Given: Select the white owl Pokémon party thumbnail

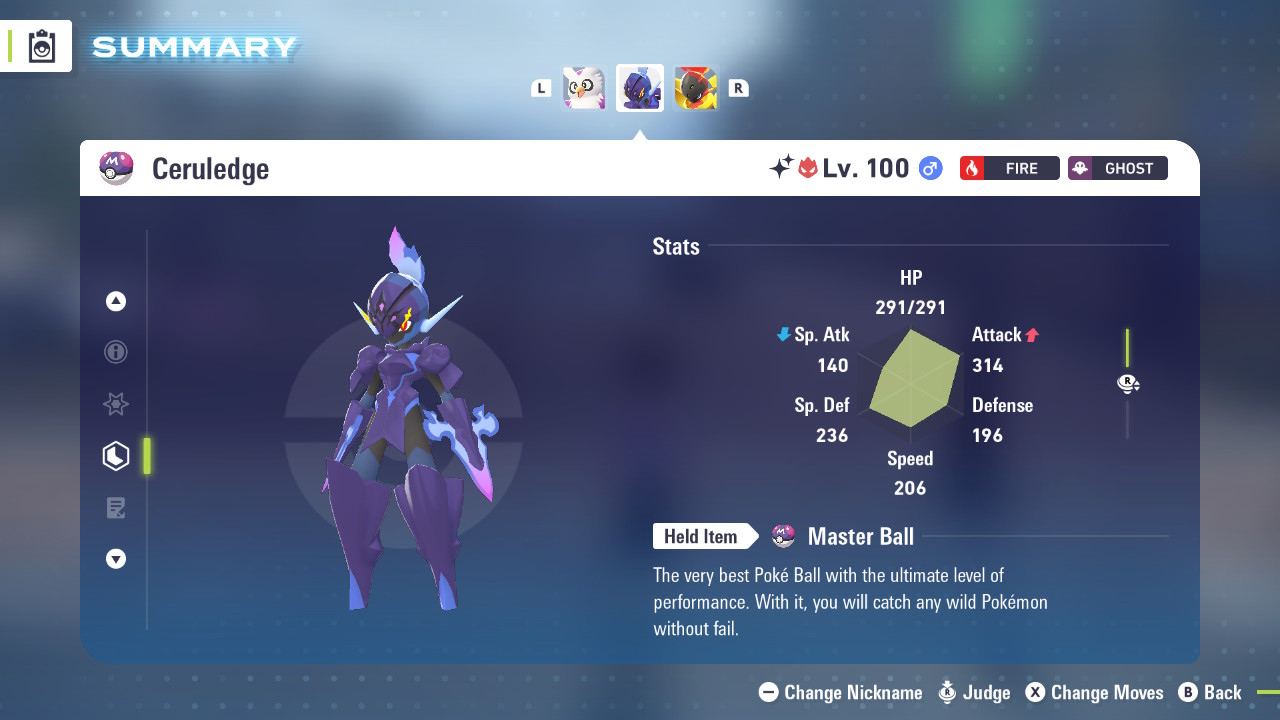Looking at the screenshot, I should pyautogui.click(x=584, y=88).
